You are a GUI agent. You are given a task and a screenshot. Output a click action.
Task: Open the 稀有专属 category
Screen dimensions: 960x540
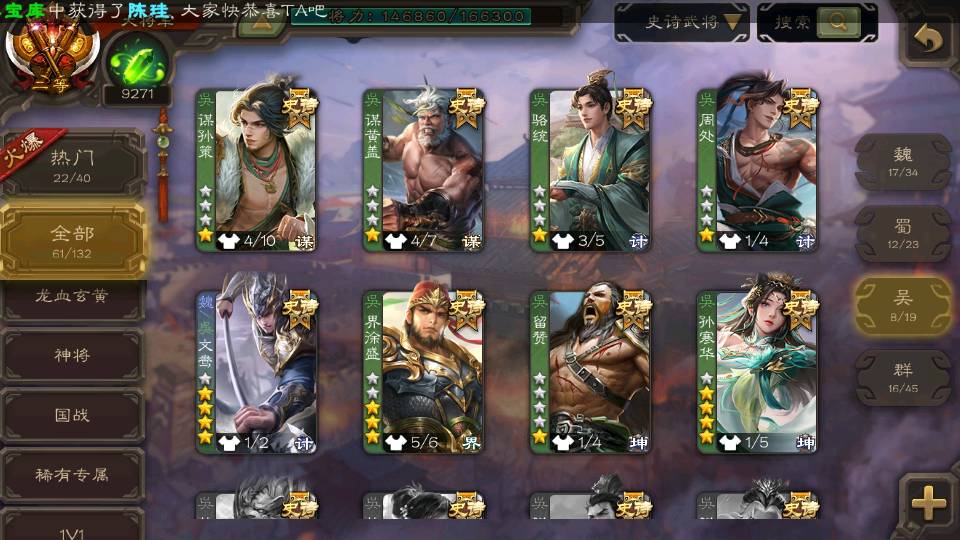point(72,474)
